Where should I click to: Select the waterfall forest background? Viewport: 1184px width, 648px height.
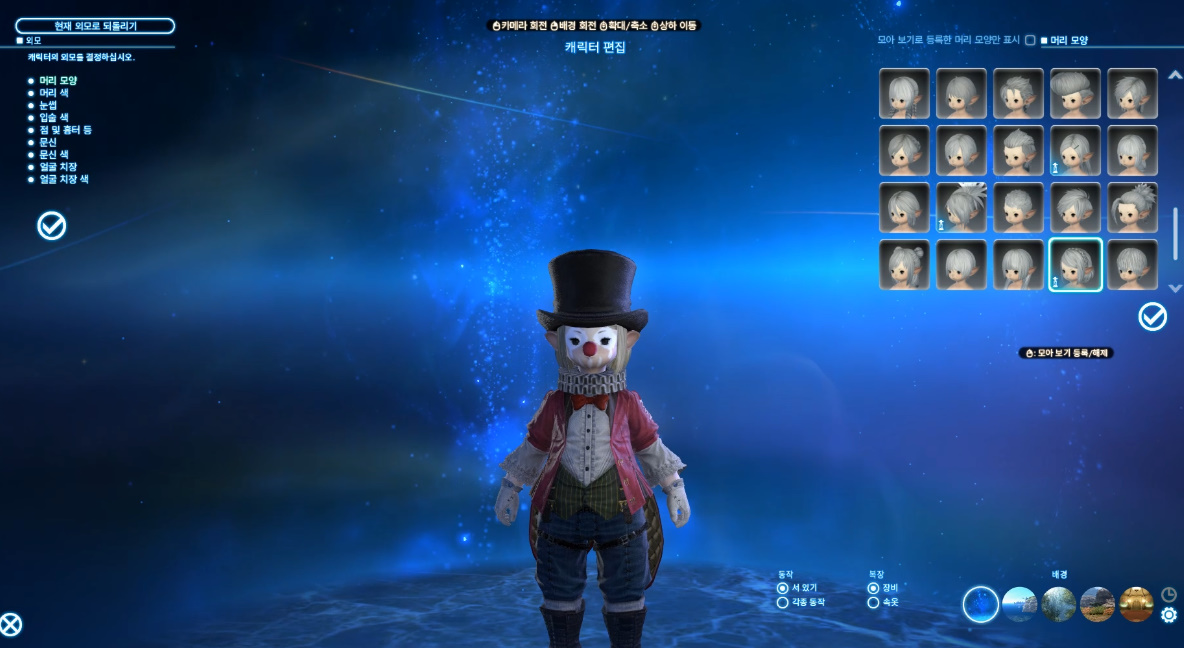[x=1058, y=604]
